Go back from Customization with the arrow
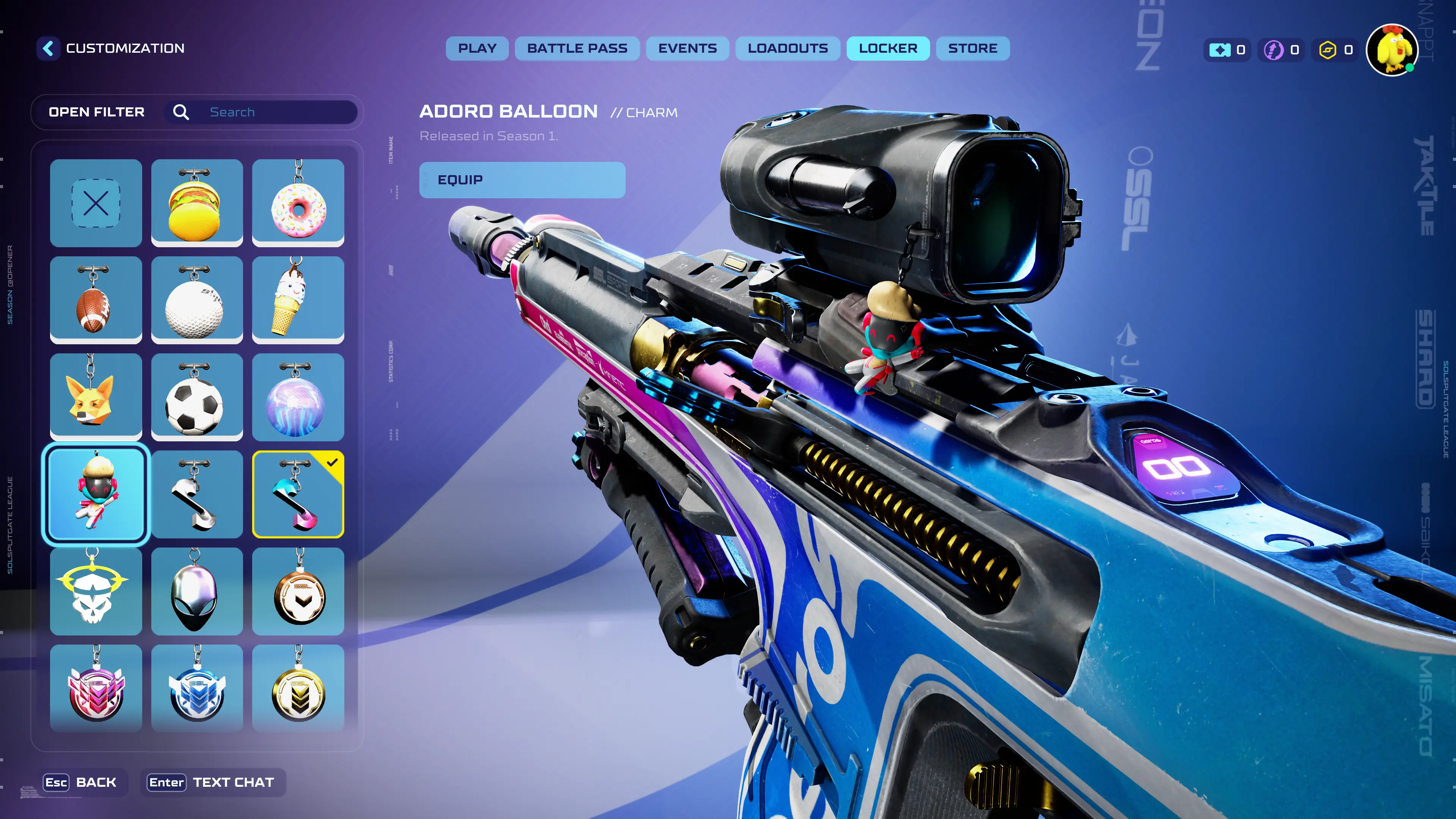The height and width of the screenshot is (819, 1456). tap(49, 49)
